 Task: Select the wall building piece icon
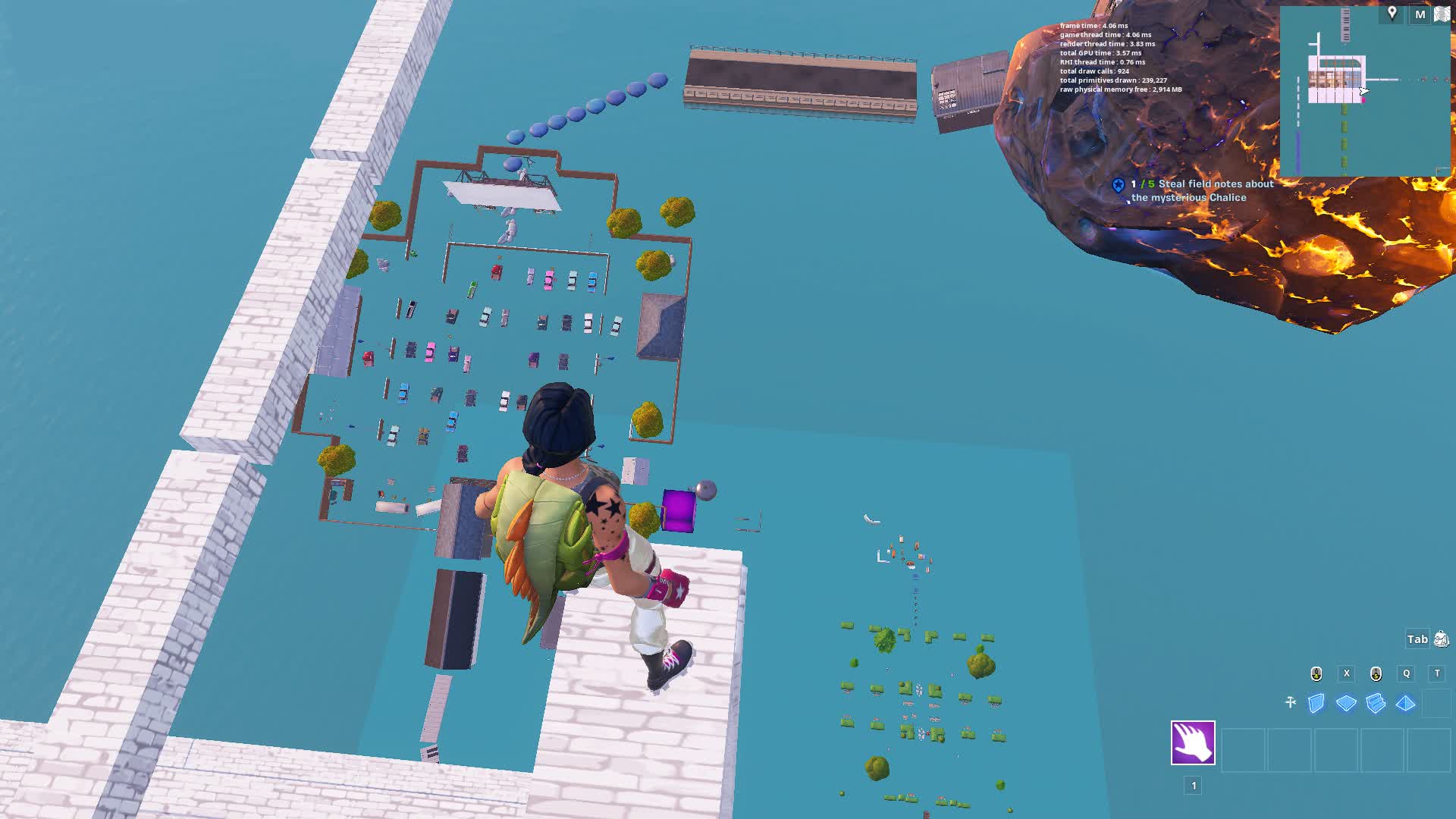coord(1316,703)
